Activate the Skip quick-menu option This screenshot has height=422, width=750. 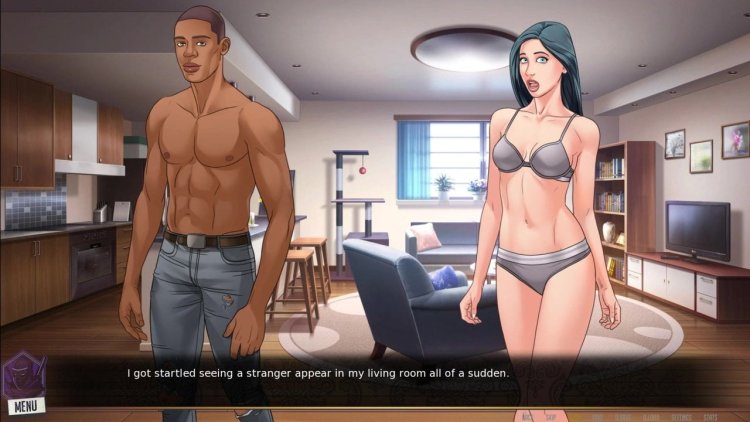(x=550, y=417)
